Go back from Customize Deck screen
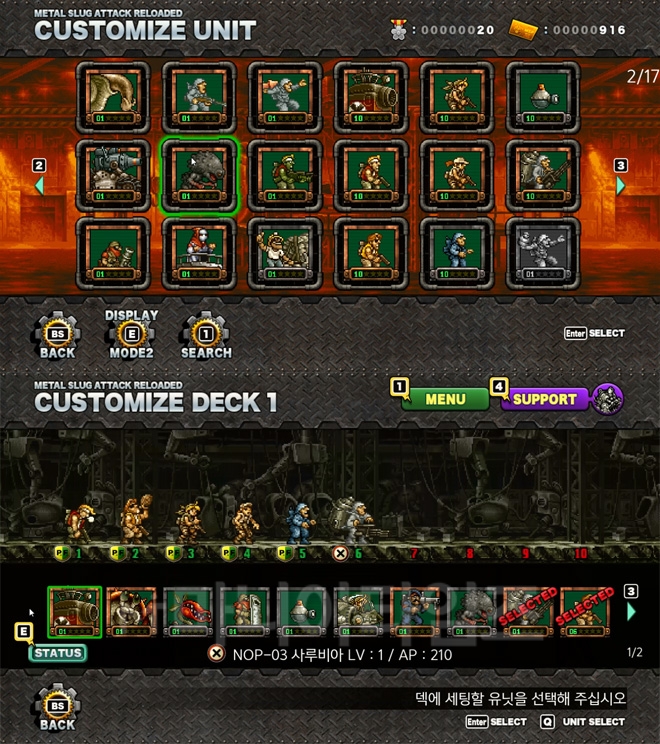 pos(57,707)
